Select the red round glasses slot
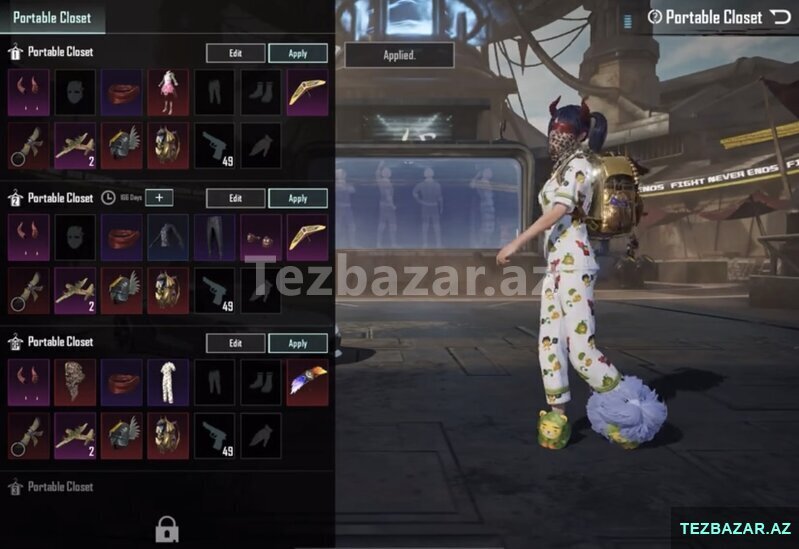Screen dimensions: 799x549 coord(261,237)
